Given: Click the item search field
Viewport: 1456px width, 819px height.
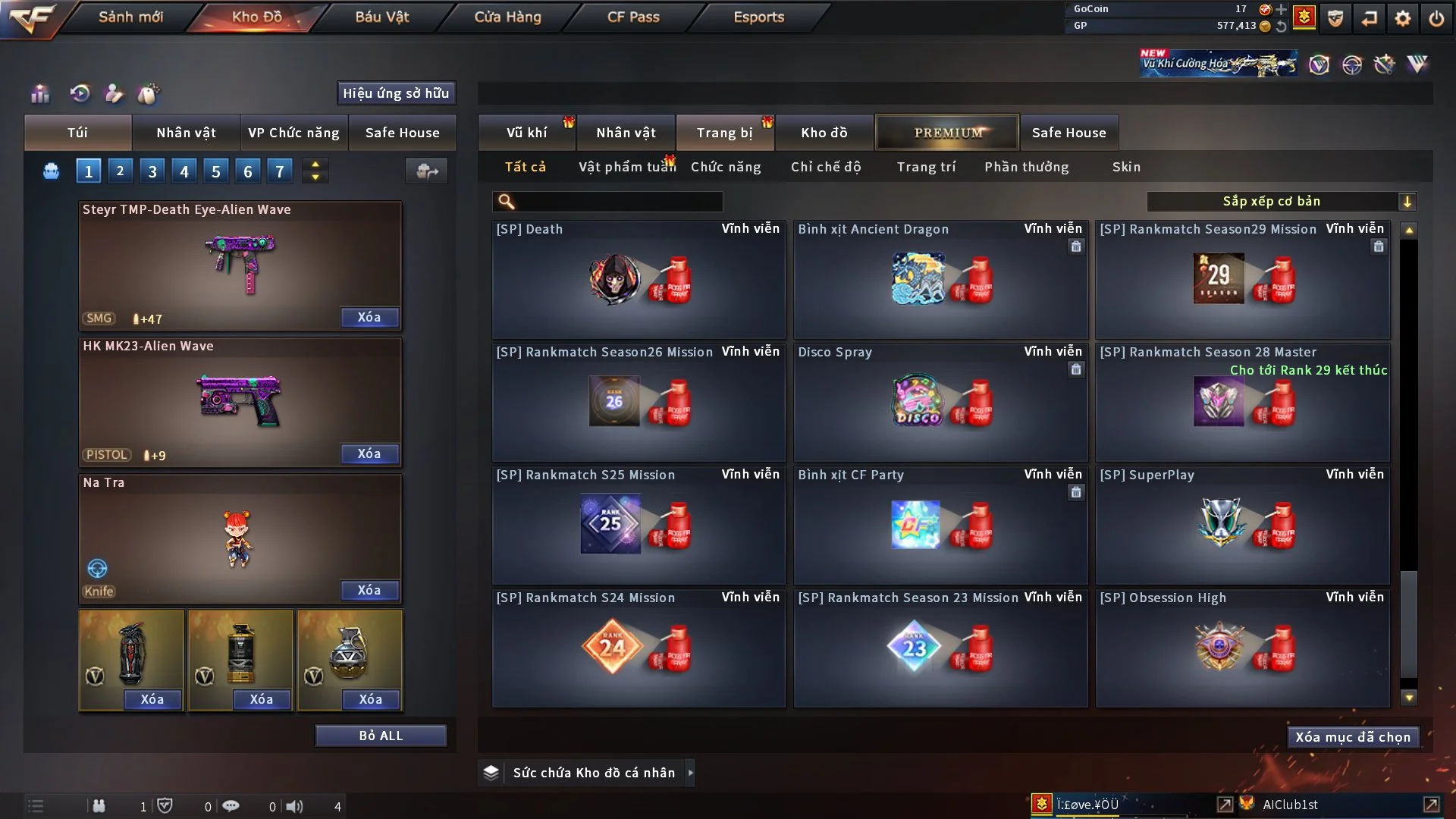Looking at the screenshot, I should [618, 202].
